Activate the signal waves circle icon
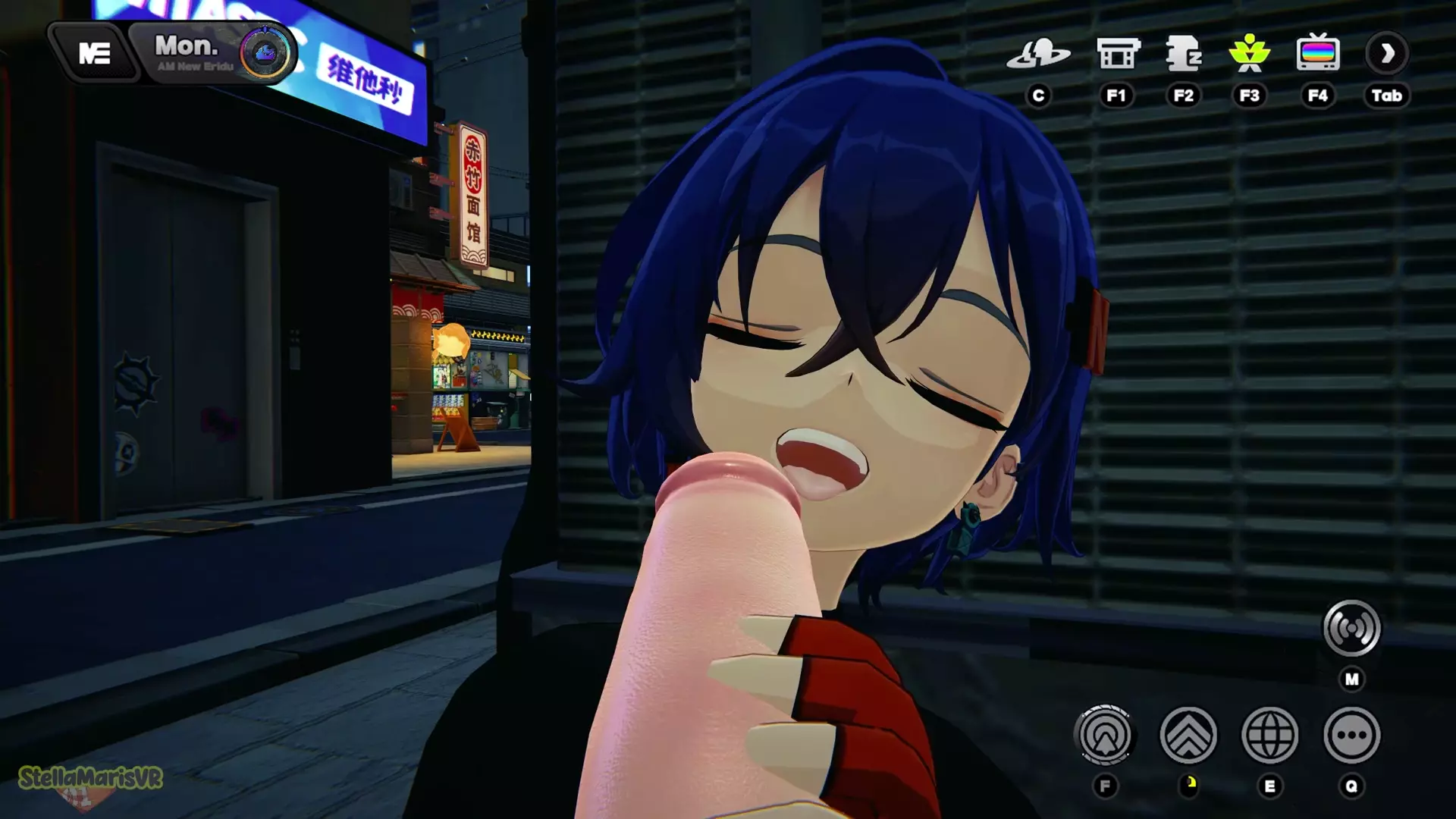The width and height of the screenshot is (1456, 819). pos(1351,628)
